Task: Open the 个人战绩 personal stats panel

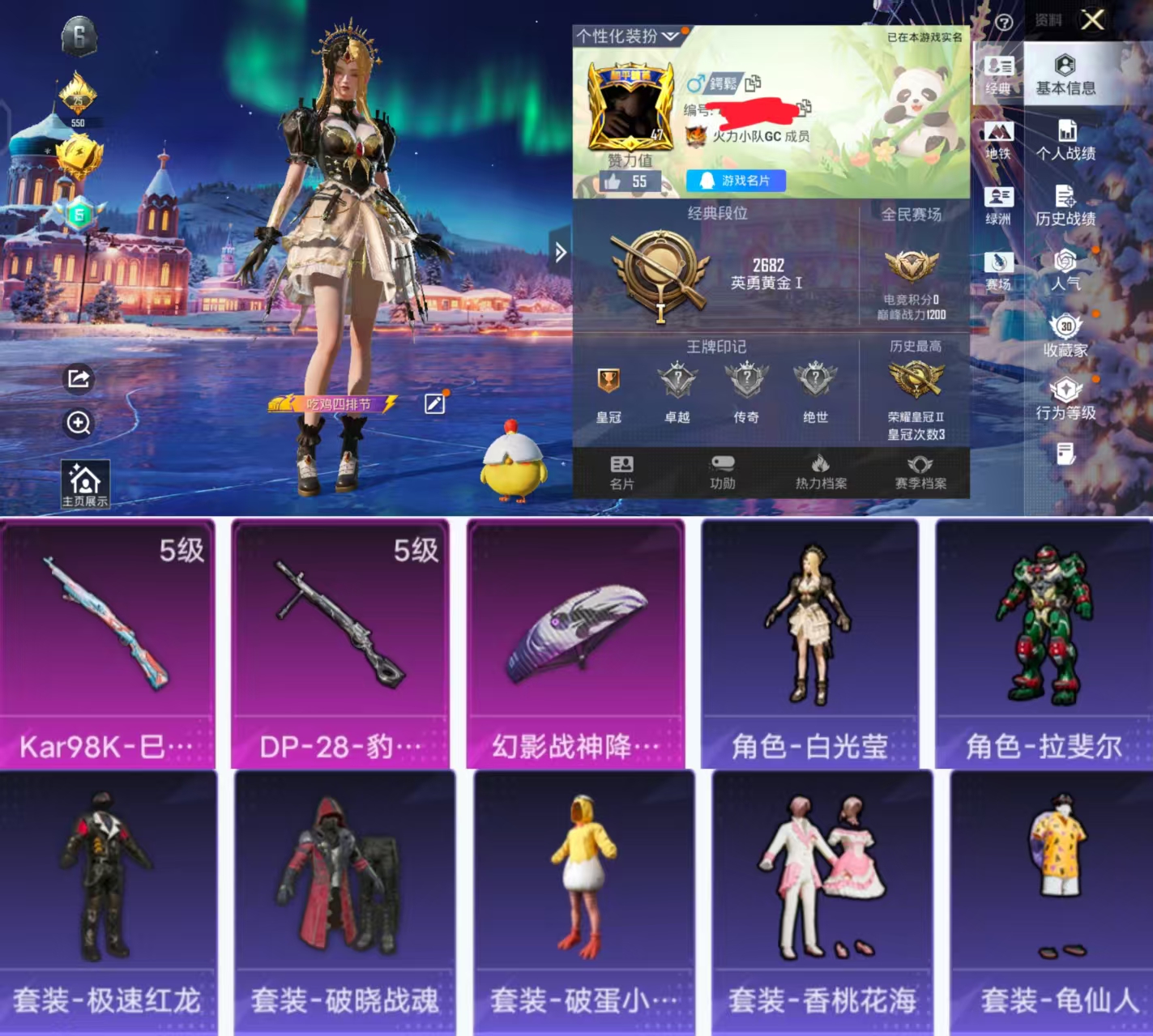Action: [1067, 139]
